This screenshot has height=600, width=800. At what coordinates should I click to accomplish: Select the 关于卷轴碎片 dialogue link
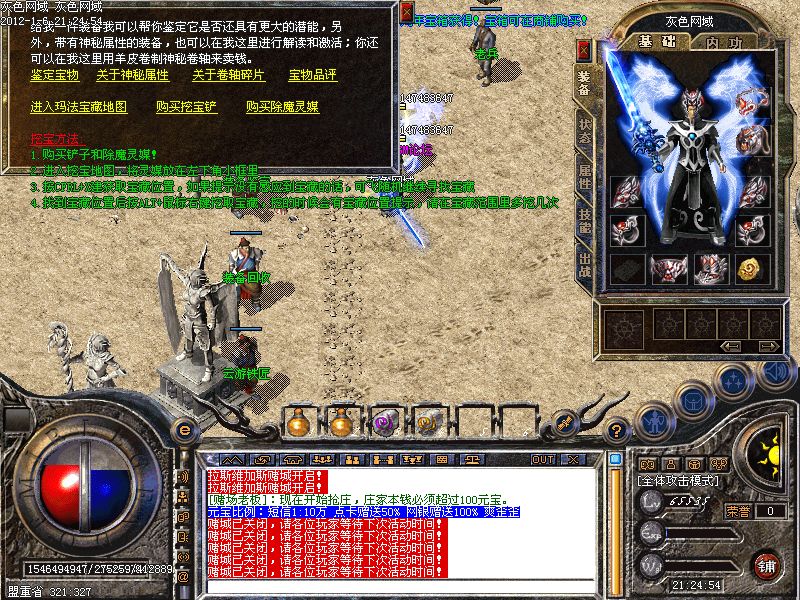[228, 75]
